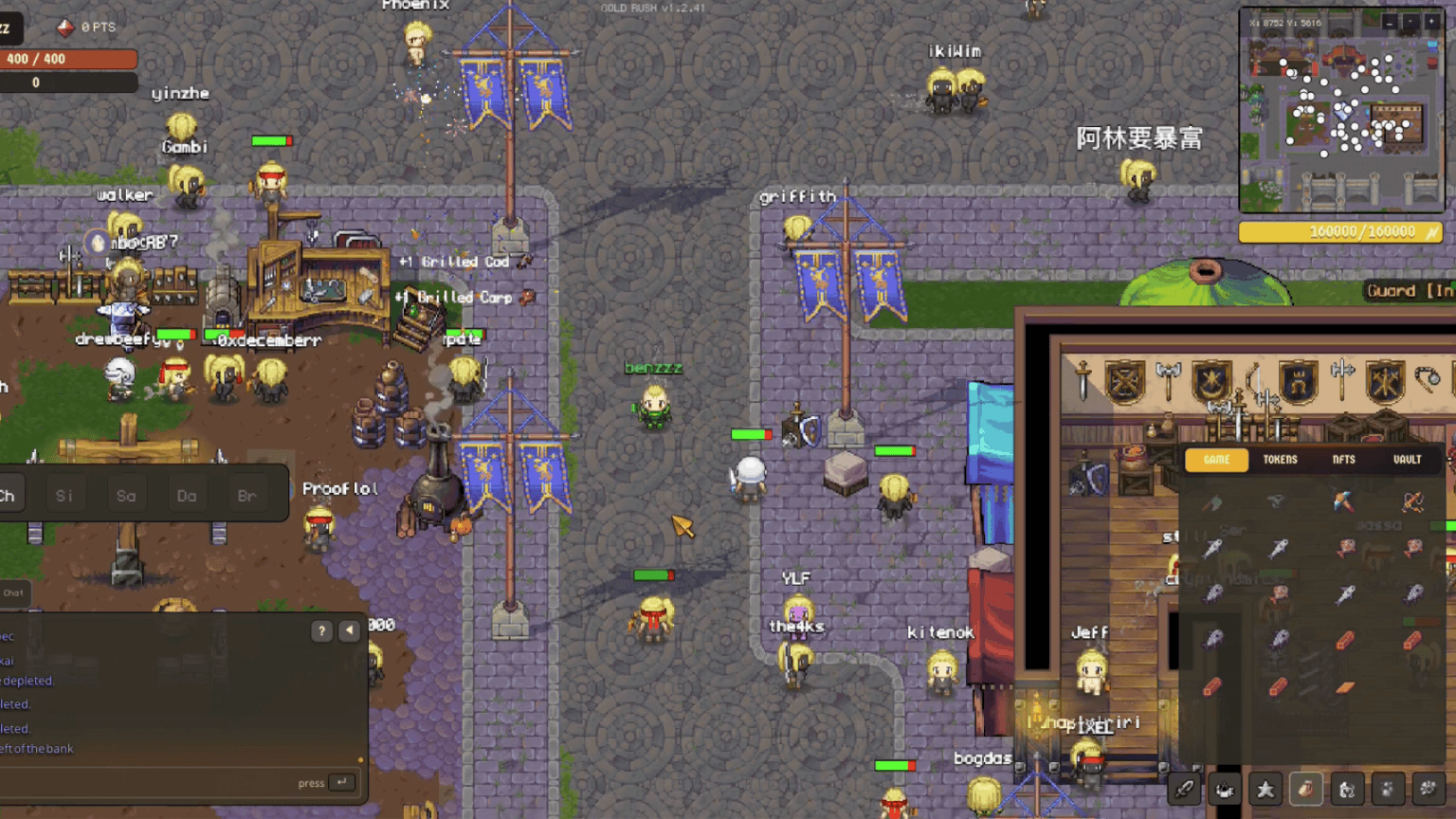
Task: Open the armor icon next to the quill
Action: 1226,788
